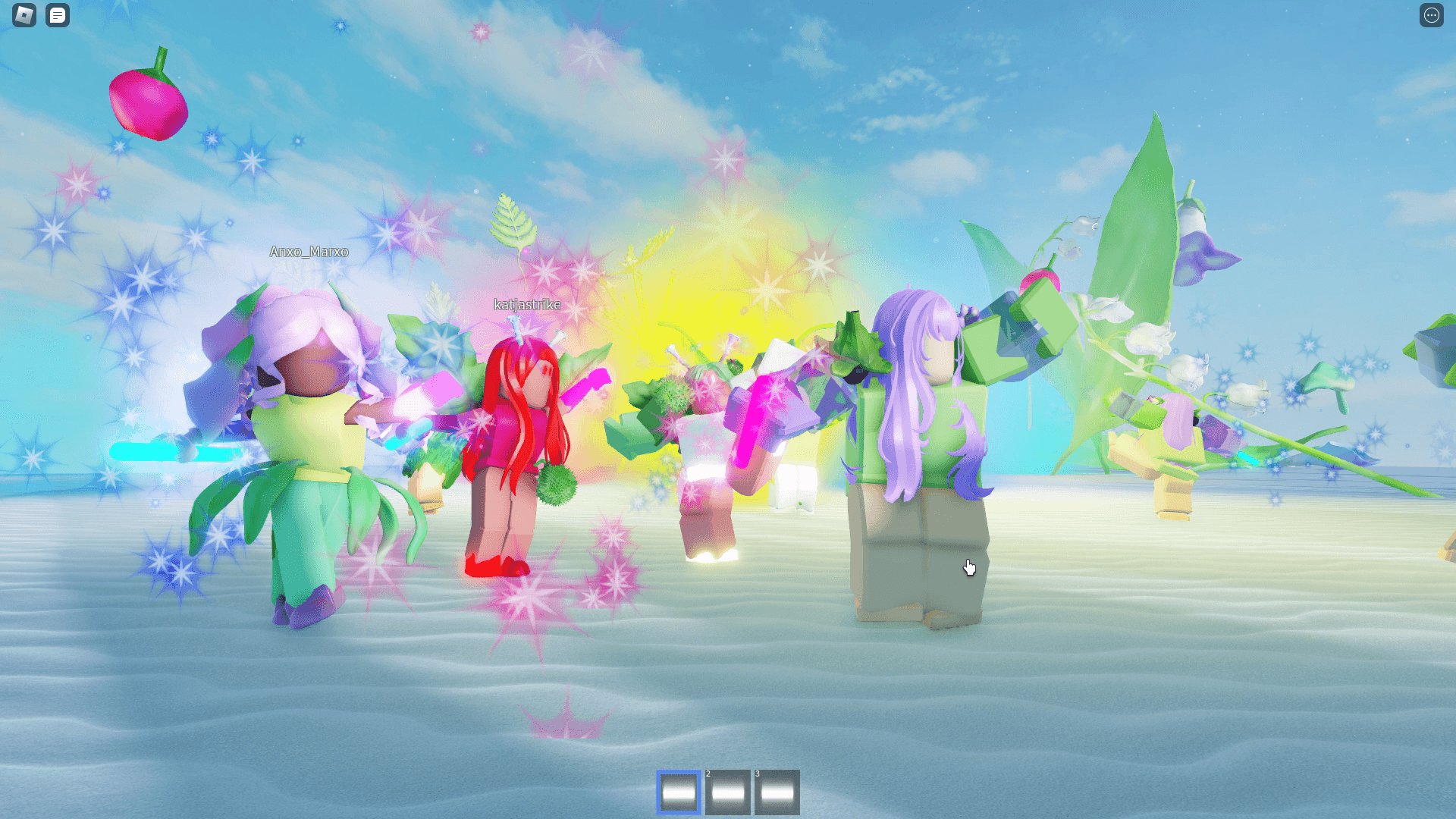The height and width of the screenshot is (819, 1456).
Task: Equip hotbar slot 3
Action: (777, 790)
